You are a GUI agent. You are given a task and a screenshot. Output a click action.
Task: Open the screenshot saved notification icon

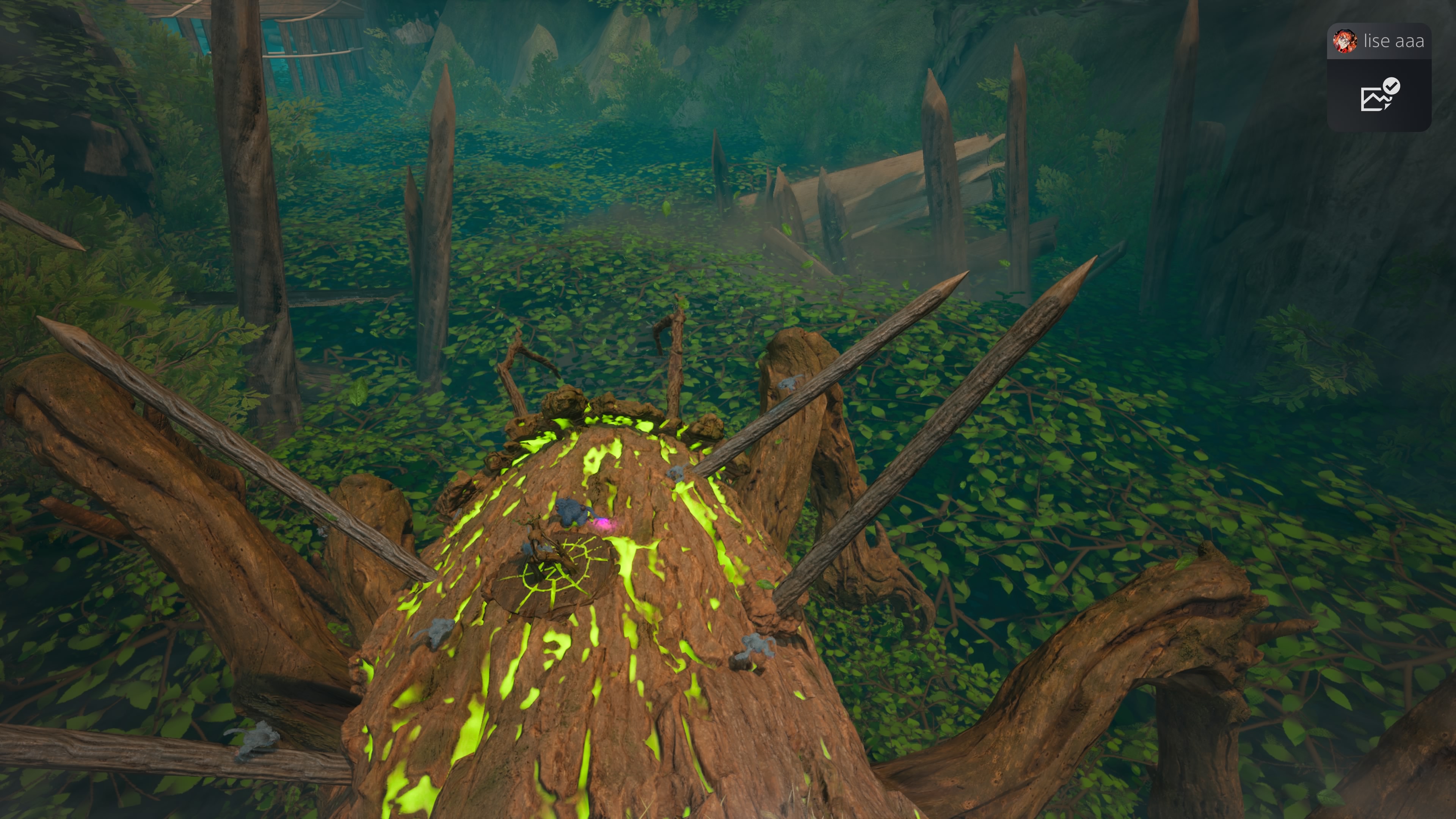(x=1379, y=96)
